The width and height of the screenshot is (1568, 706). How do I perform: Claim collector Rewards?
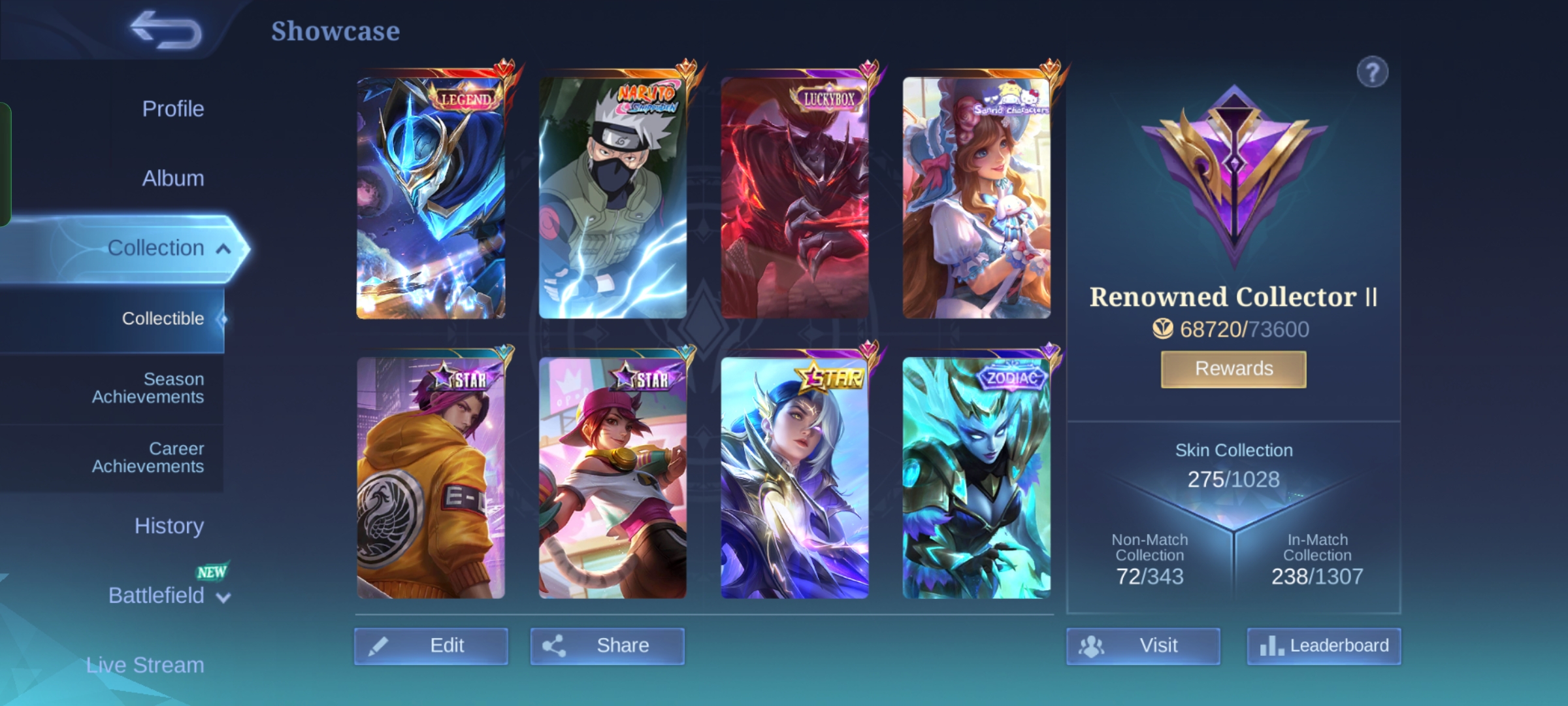[x=1233, y=369]
